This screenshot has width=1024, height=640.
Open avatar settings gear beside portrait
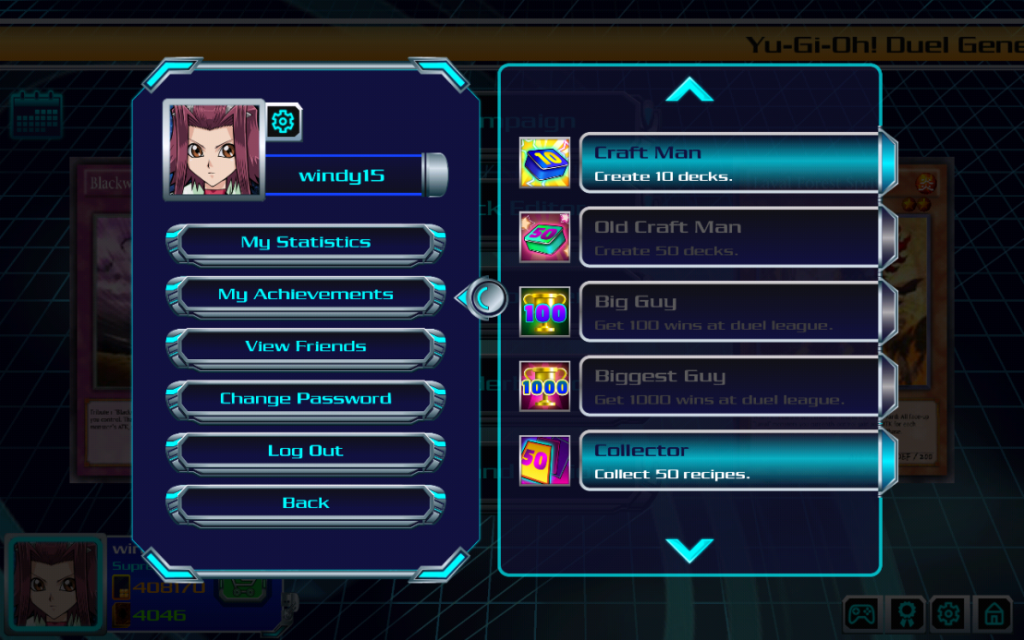coord(284,122)
